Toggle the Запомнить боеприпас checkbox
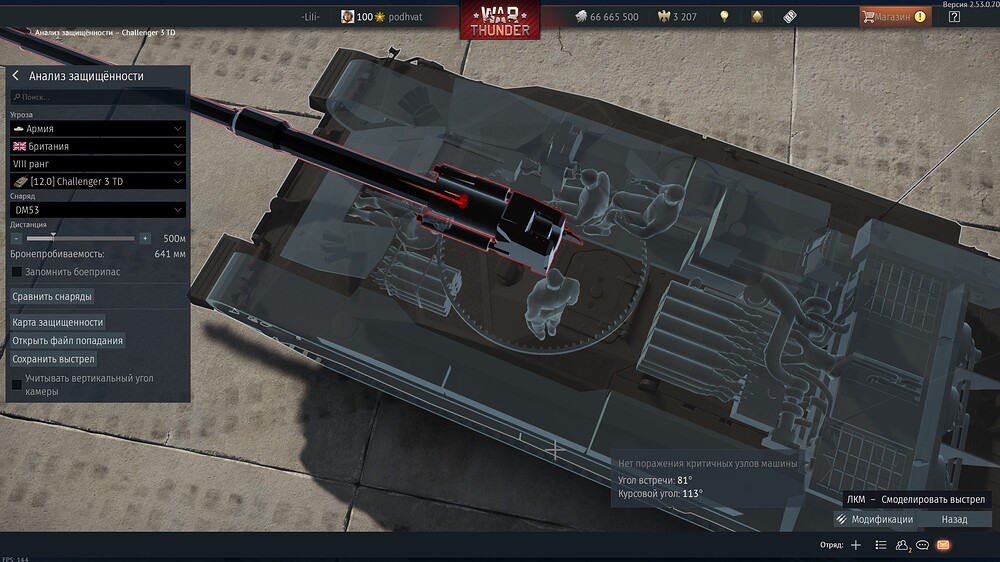1000x562 pixels. tap(16, 271)
